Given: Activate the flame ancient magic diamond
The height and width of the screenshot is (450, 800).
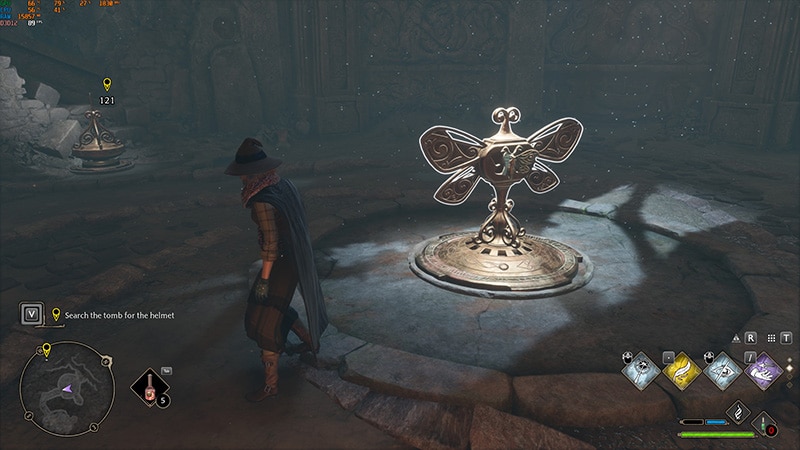Looking at the screenshot, I should 737,411.
